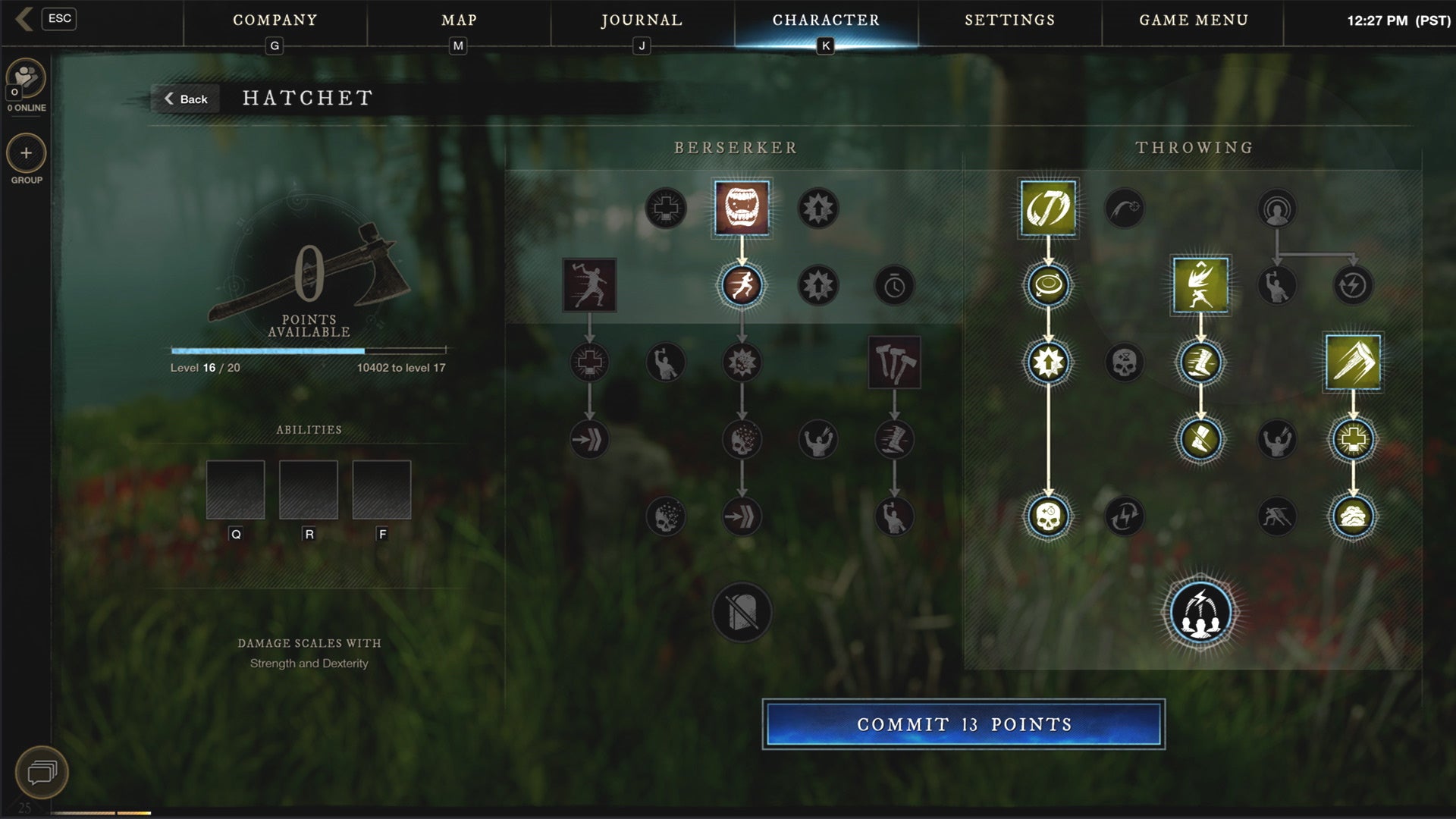Pick the Berserker tree's bottom shield ultimate node
The image size is (1456, 819).
(x=742, y=613)
